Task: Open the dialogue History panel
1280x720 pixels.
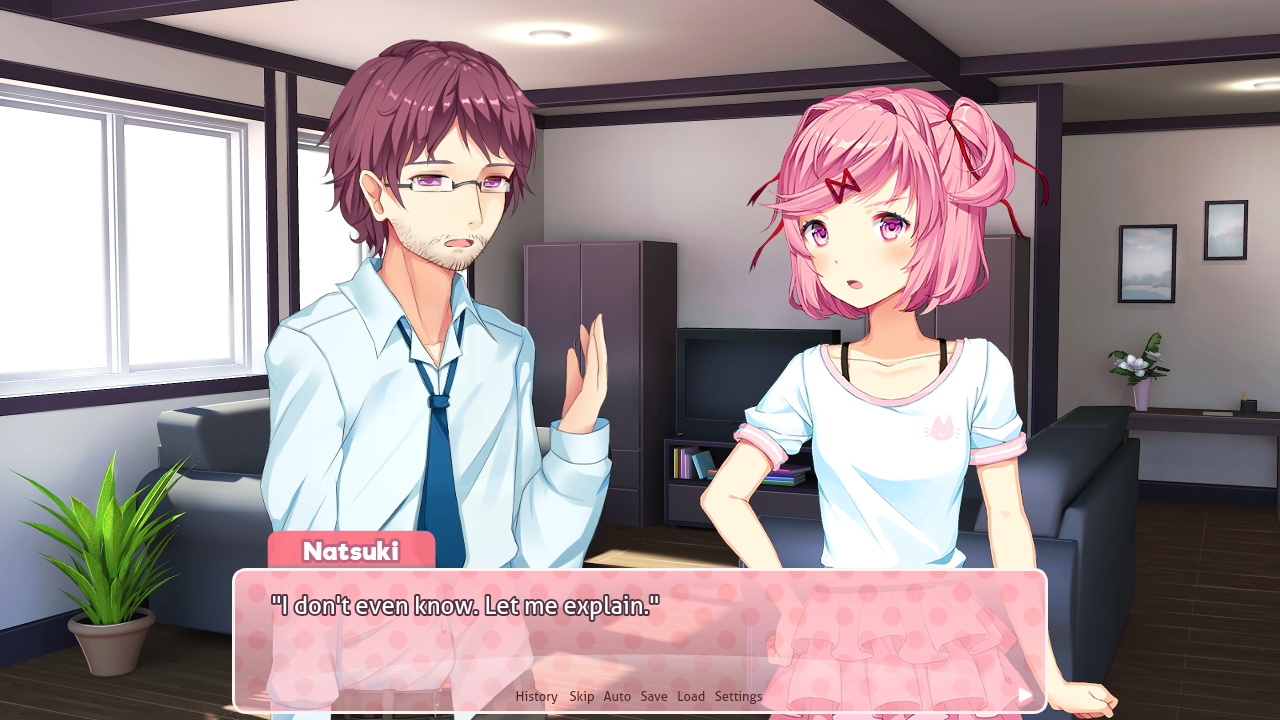Action: coord(536,696)
